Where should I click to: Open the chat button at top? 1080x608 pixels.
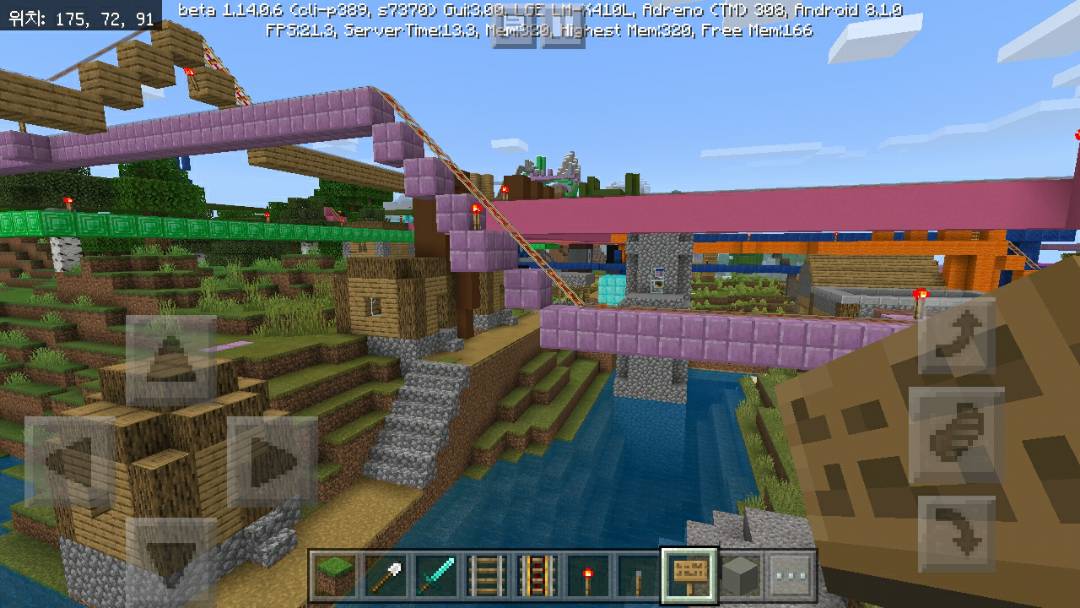[516, 30]
